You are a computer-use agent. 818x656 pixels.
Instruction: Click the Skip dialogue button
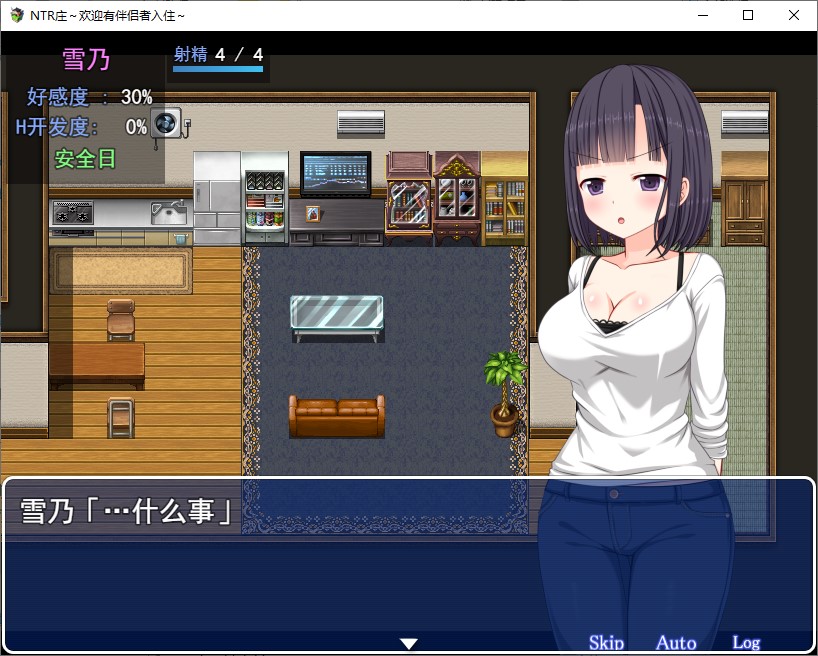point(606,642)
